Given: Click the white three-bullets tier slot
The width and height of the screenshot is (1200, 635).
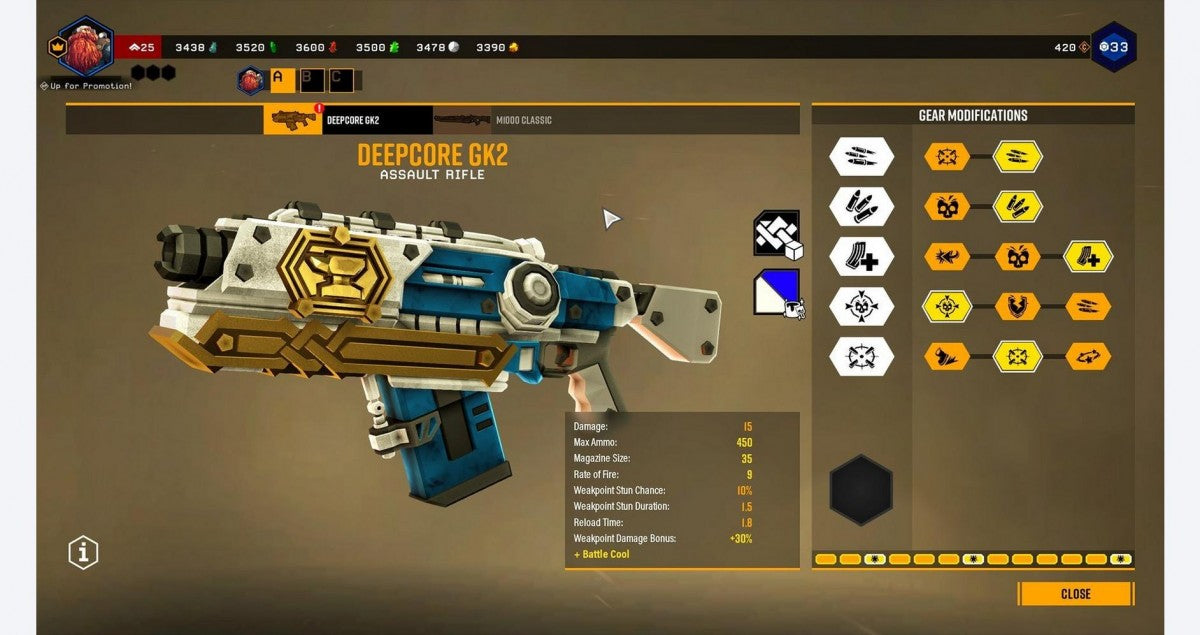Looking at the screenshot, I should (861, 206).
